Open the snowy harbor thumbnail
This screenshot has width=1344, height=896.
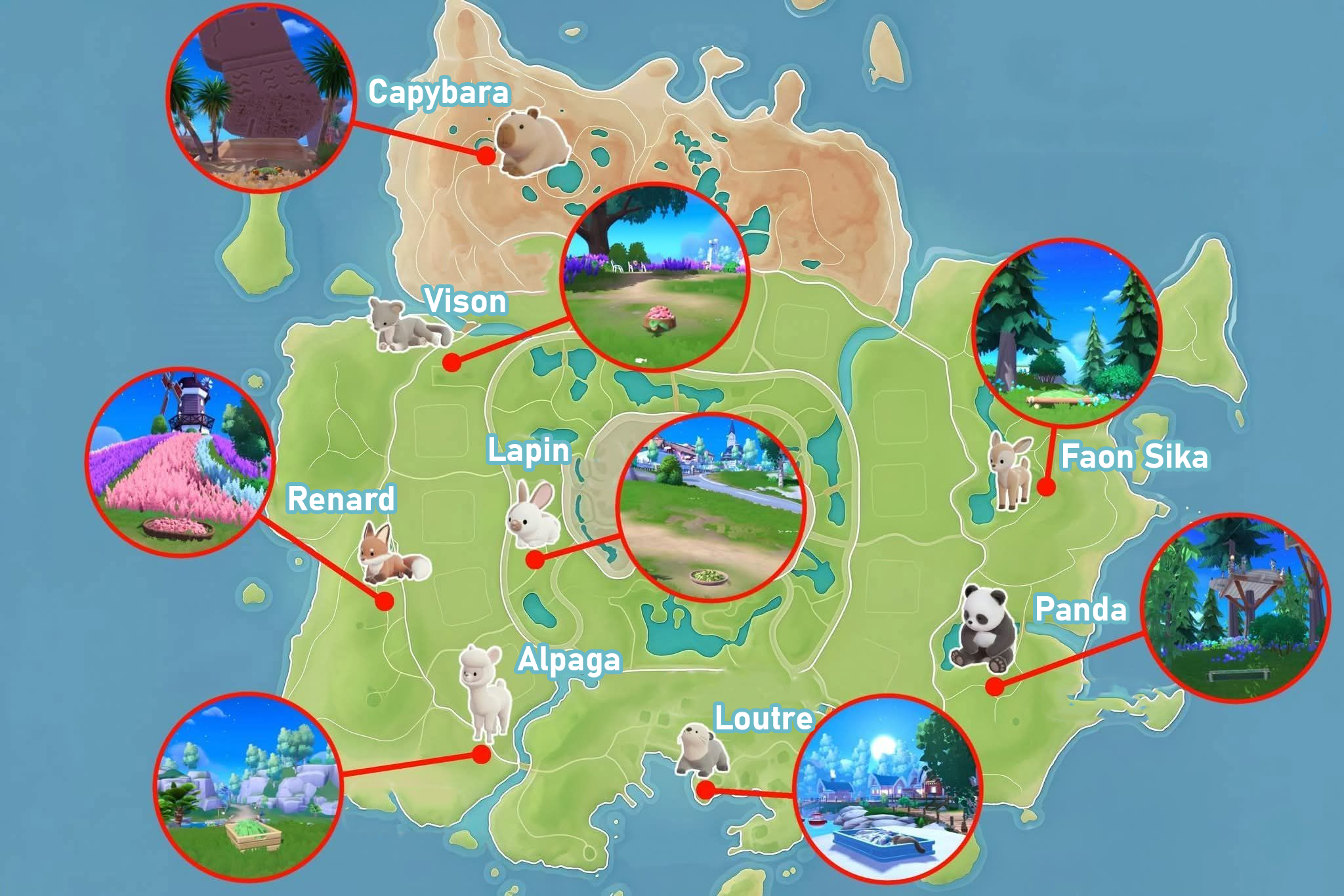(x=887, y=788)
